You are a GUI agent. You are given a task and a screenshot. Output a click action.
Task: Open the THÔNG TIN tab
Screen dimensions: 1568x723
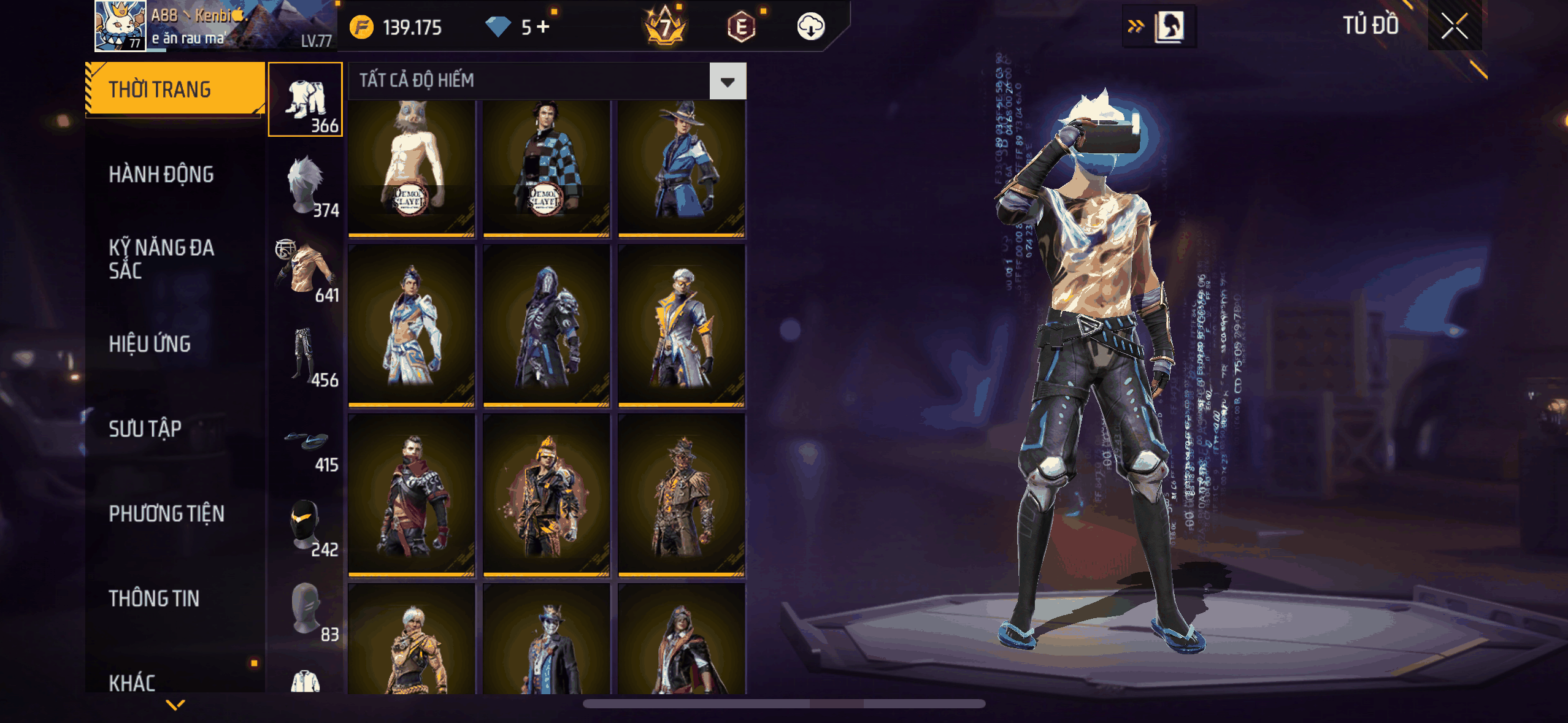click(x=154, y=599)
